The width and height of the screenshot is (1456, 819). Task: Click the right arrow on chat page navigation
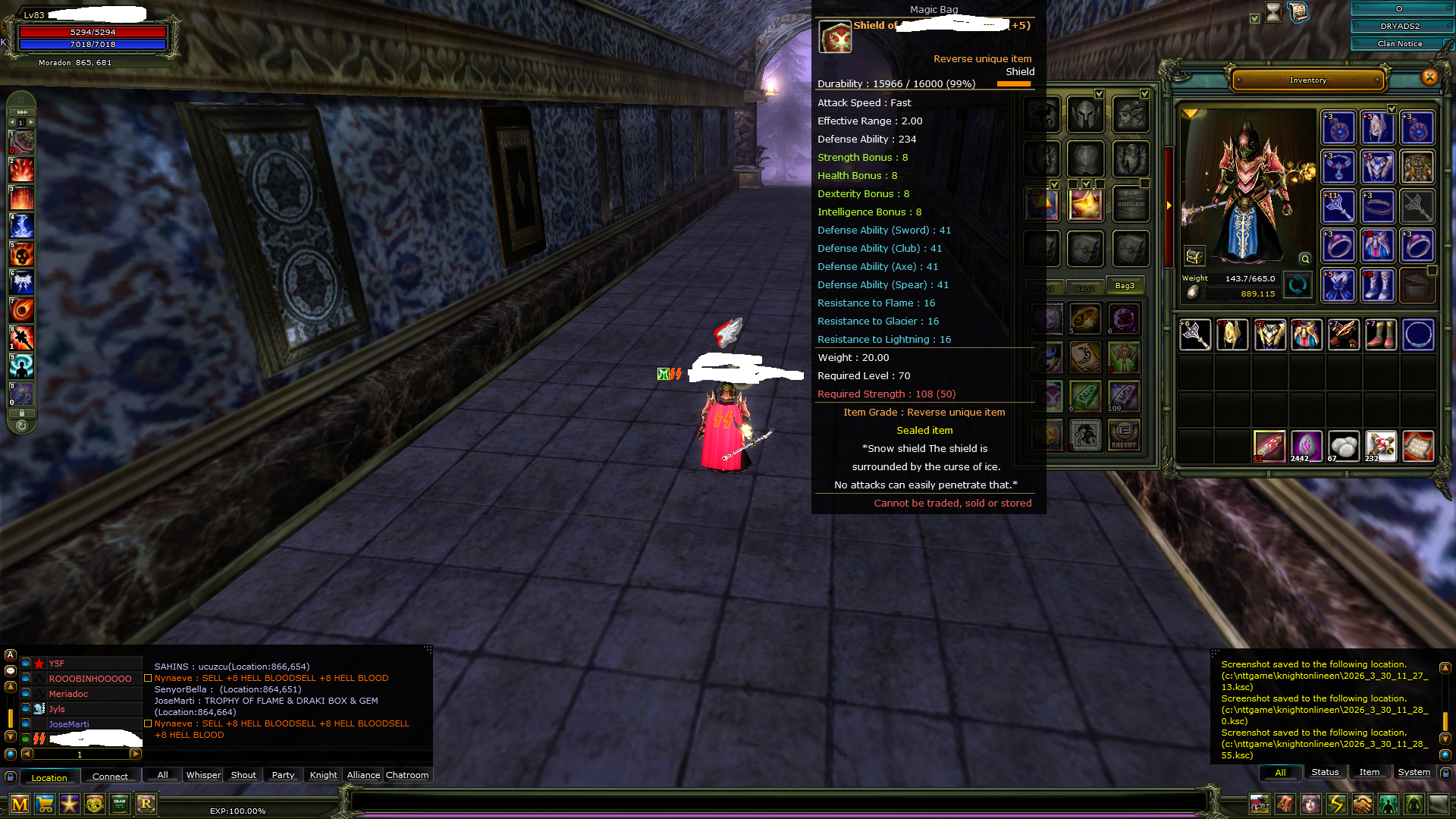click(136, 755)
